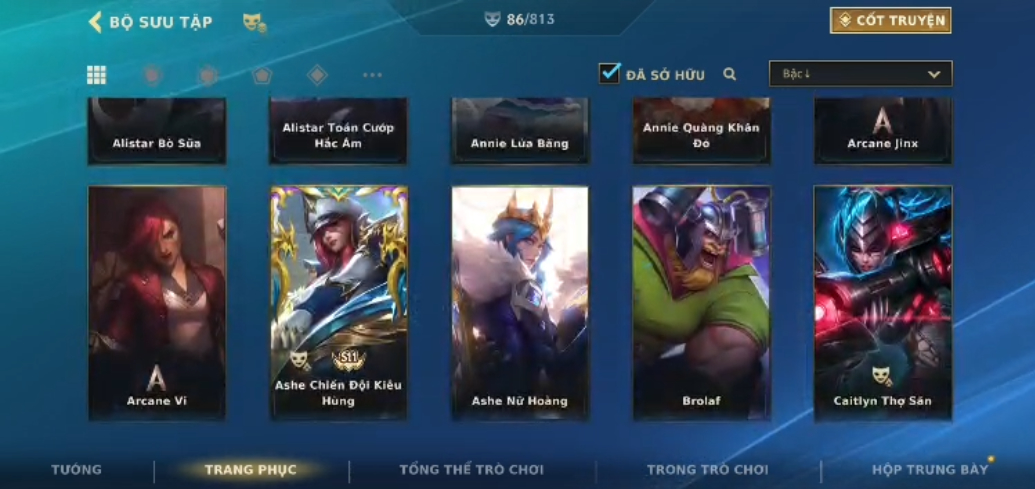The image size is (1035, 489).
Task: Pick the Ashe Nữ Hoàng skin card
Action: click(520, 302)
